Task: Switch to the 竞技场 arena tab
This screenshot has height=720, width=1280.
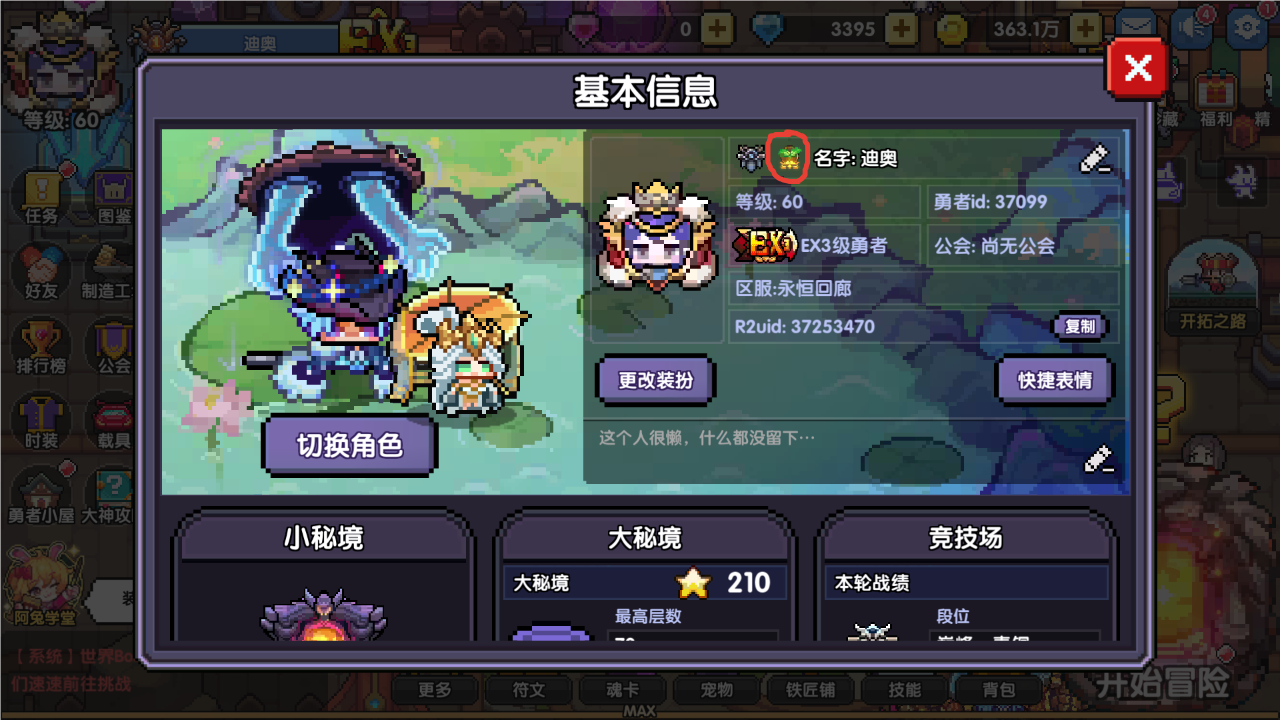Action: coord(965,539)
